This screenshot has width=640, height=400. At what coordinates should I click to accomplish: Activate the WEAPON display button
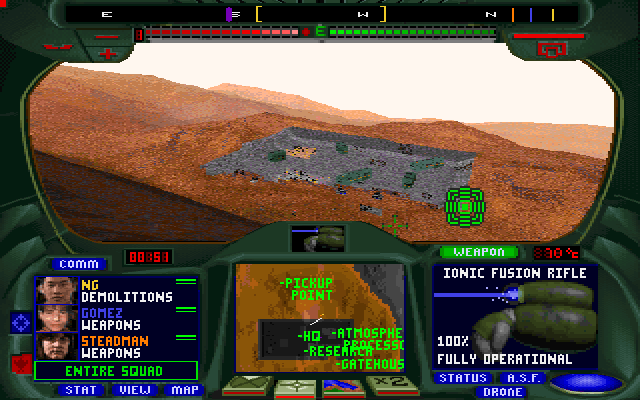click(x=479, y=252)
